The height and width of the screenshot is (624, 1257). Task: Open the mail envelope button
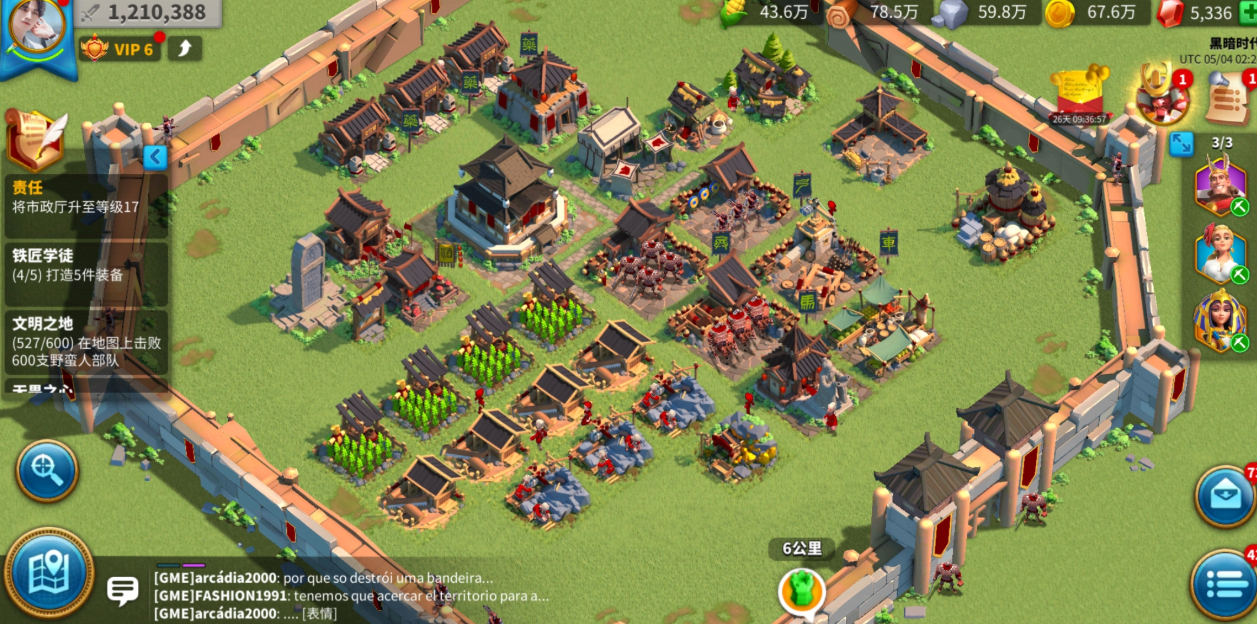(x=1225, y=496)
